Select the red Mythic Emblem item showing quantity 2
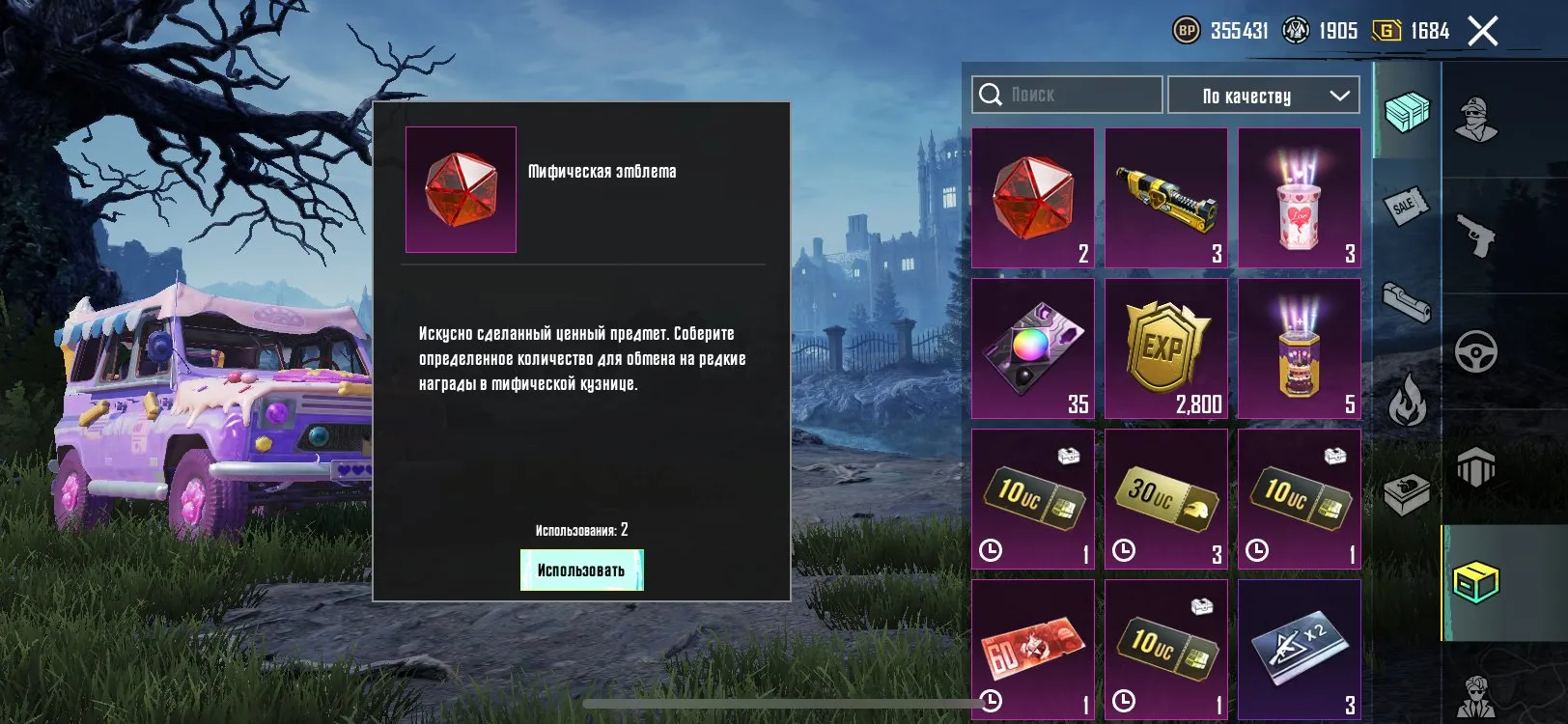The width and height of the screenshot is (1568, 724). (x=1033, y=198)
